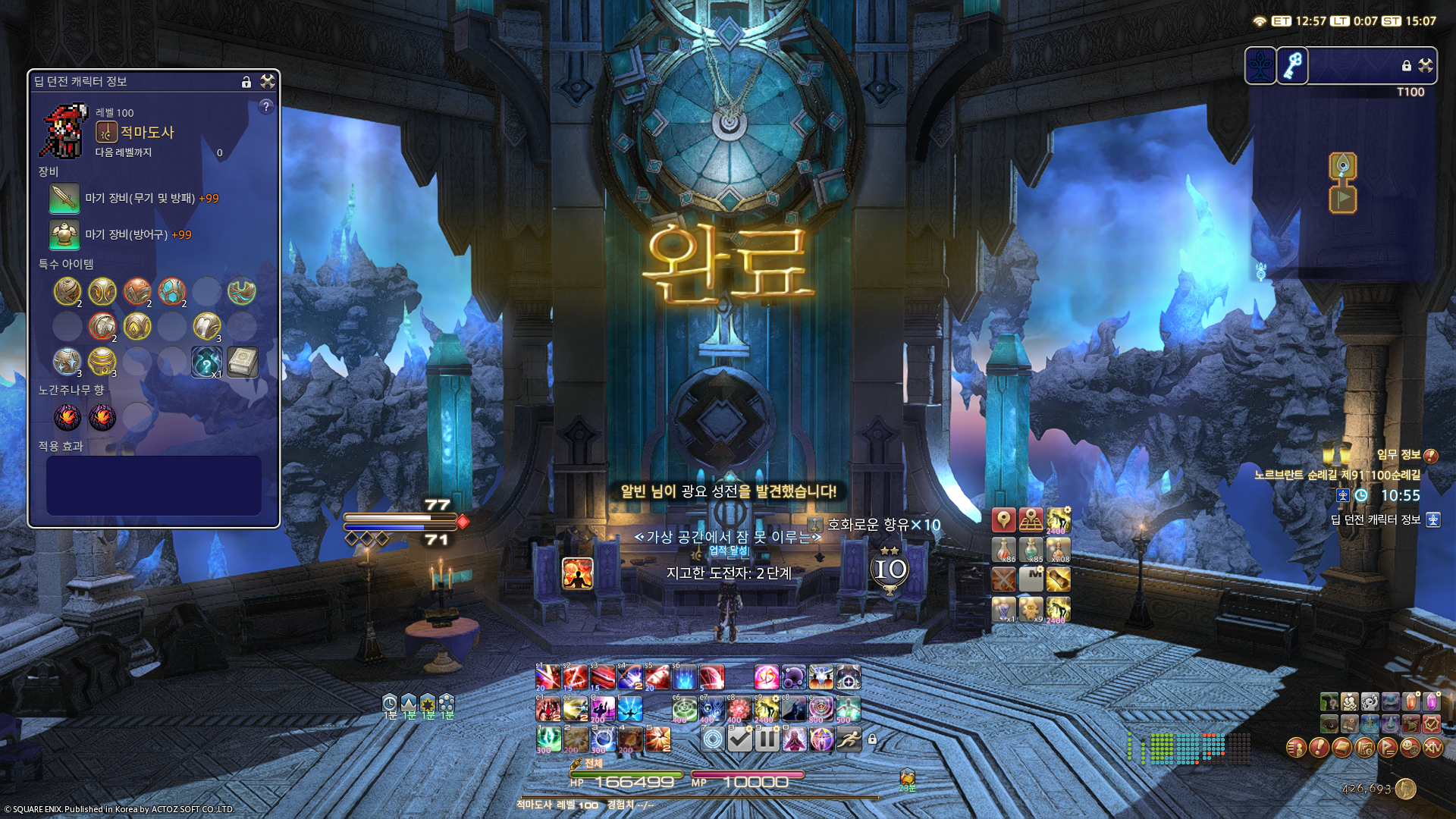This screenshot has width=1456, height=819.
Task: Select the first pomander under 특수 아이템
Action: [x=68, y=292]
